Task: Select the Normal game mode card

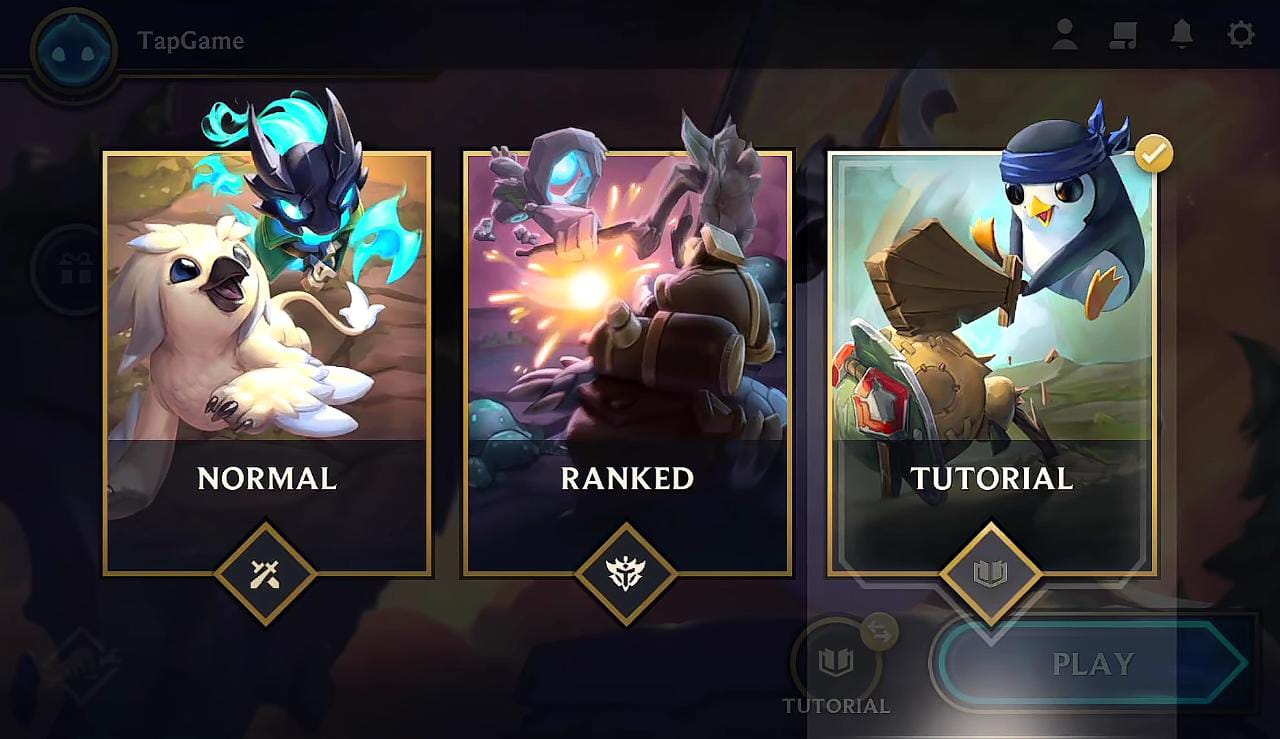Action: click(x=267, y=365)
